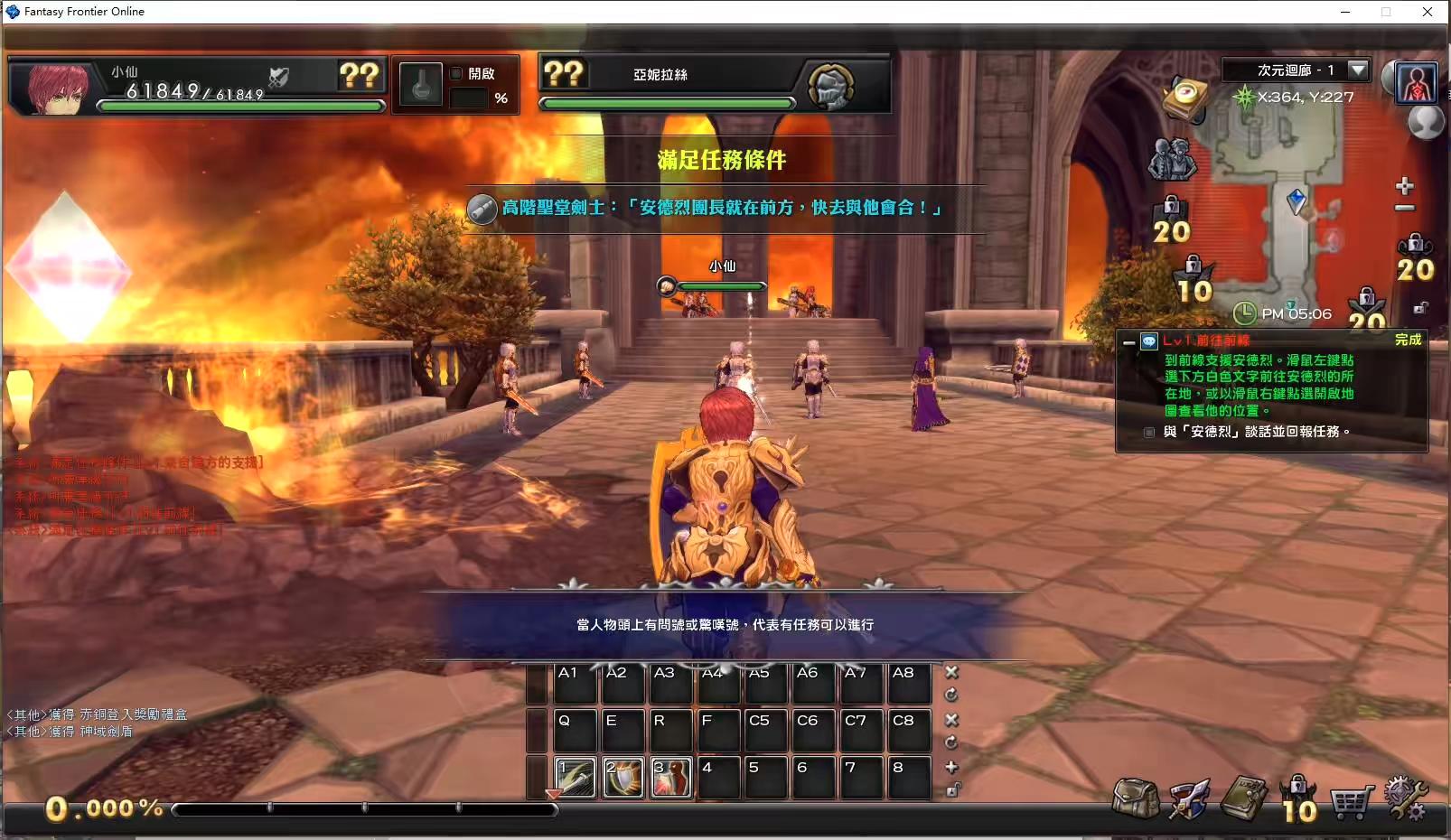Image resolution: width=1451 pixels, height=840 pixels.
Task: Click the alchemy flask icon near player HP bar
Action: [x=420, y=86]
